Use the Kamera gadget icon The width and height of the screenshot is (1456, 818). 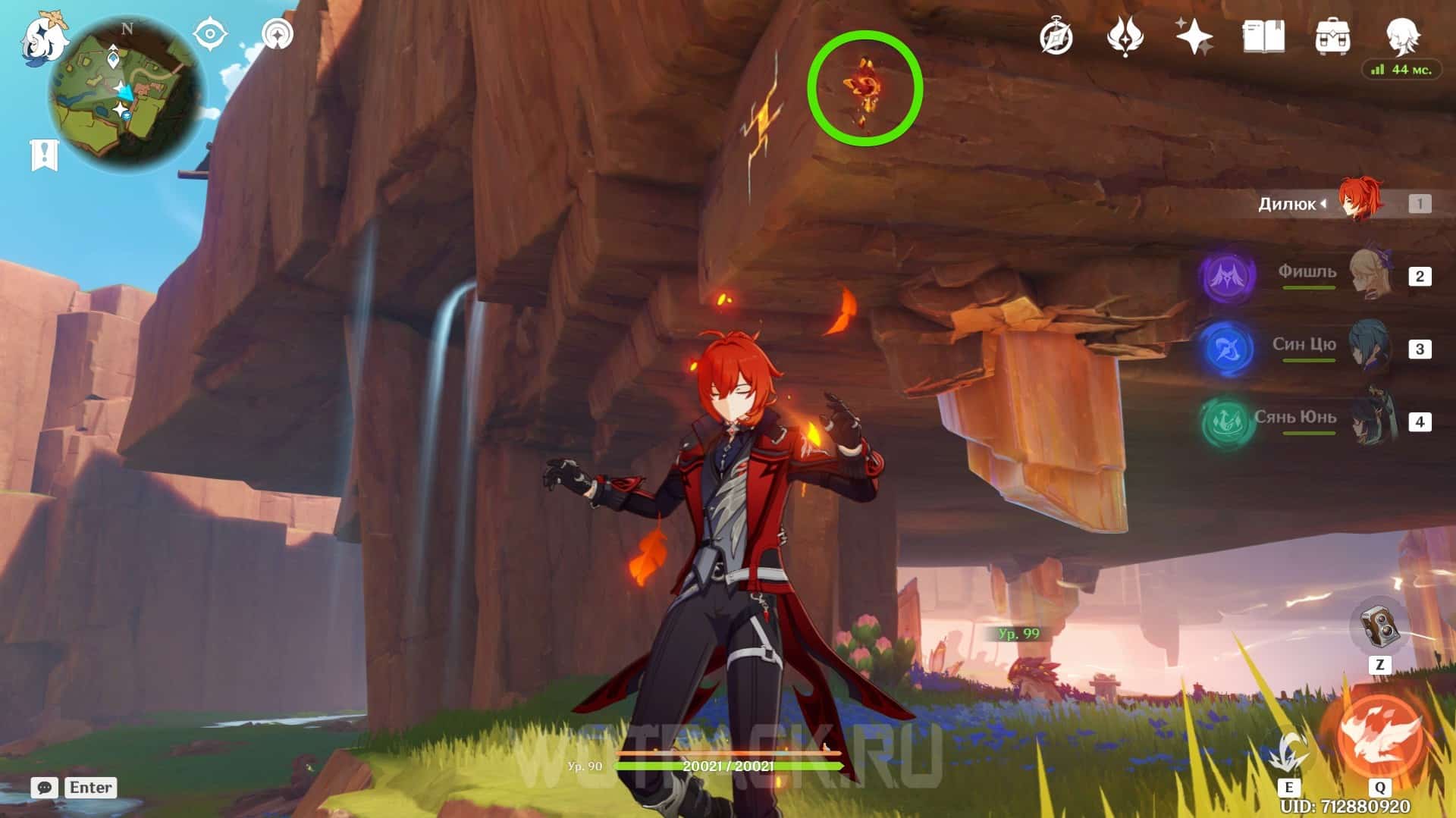[1379, 628]
